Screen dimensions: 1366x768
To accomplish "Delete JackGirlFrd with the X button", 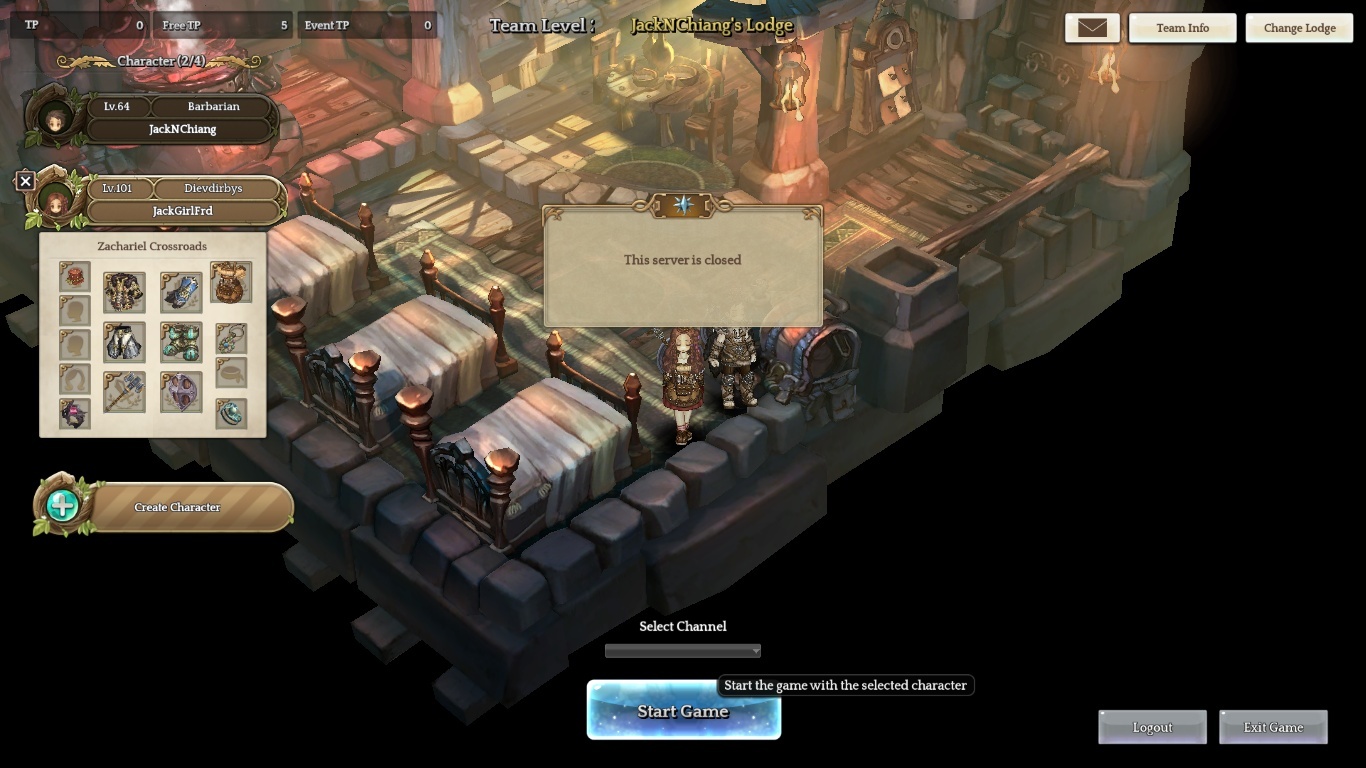I will [26, 181].
